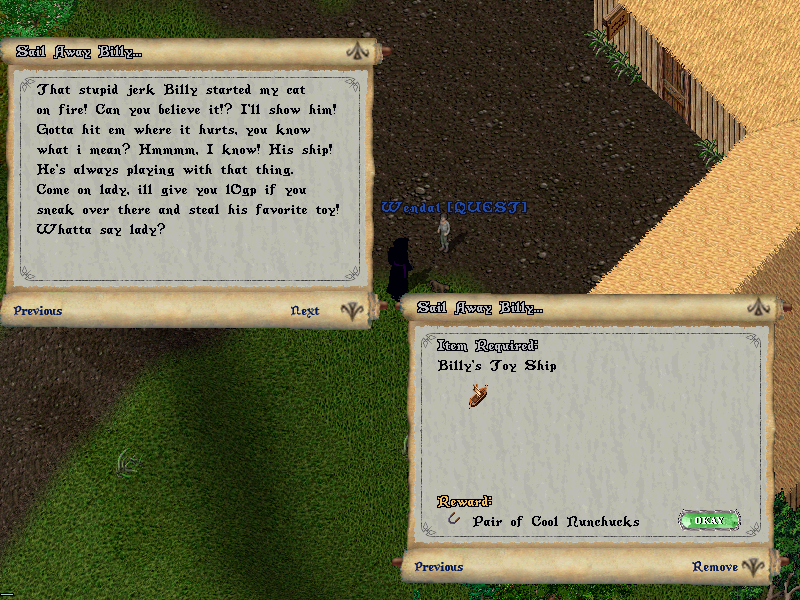Click Previous on the quest story scroll
800x600 pixels.
pyautogui.click(x=38, y=311)
